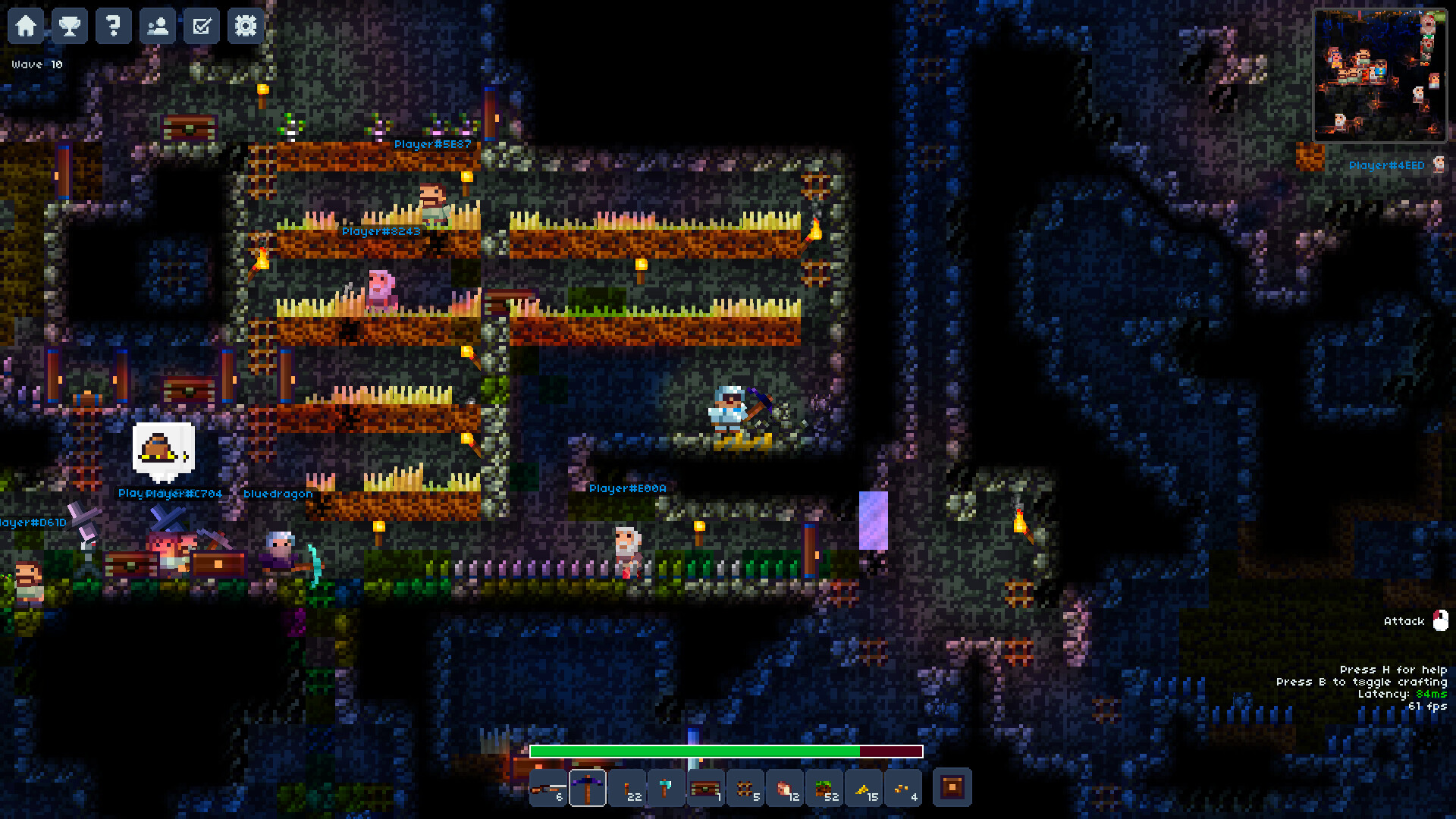Click the Home icon in the top bar

pos(27,26)
